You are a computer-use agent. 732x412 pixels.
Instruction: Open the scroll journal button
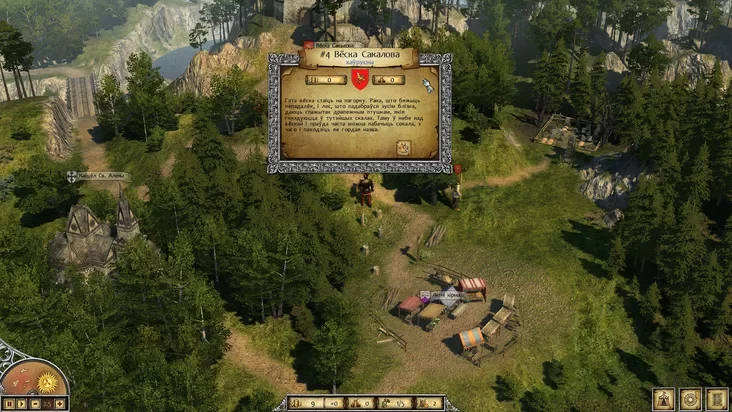716,398
